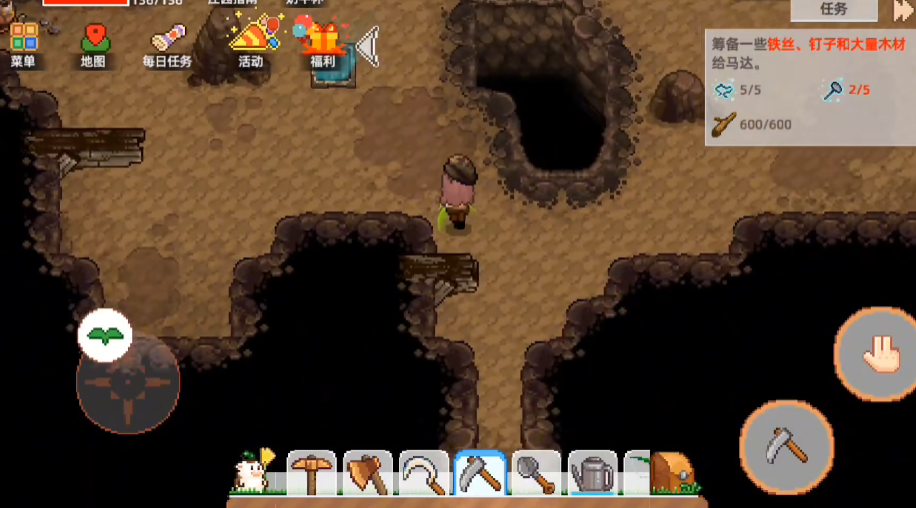Select the axe in the hotbar

click(368, 473)
